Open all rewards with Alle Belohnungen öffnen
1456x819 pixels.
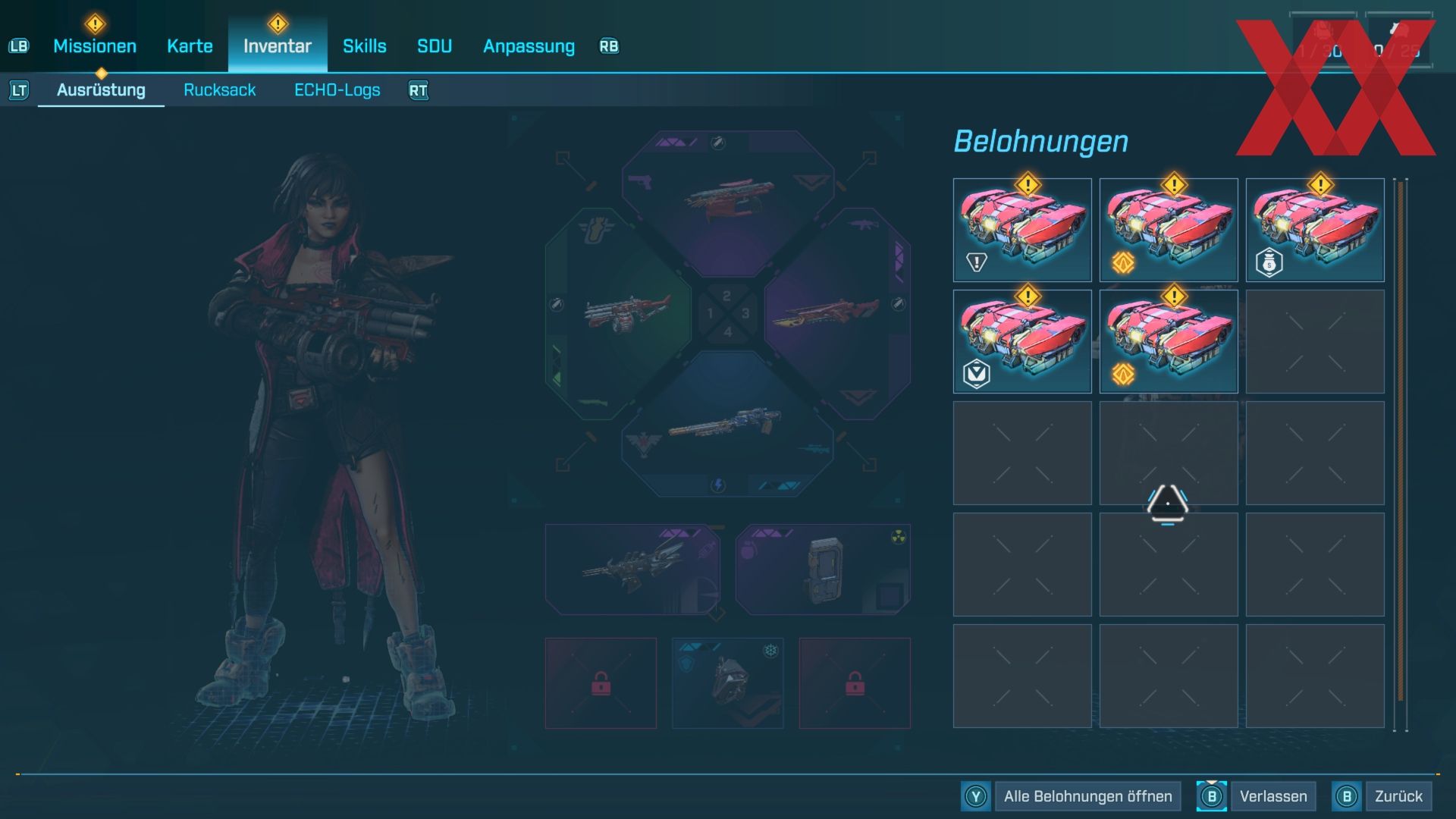coord(1087,796)
